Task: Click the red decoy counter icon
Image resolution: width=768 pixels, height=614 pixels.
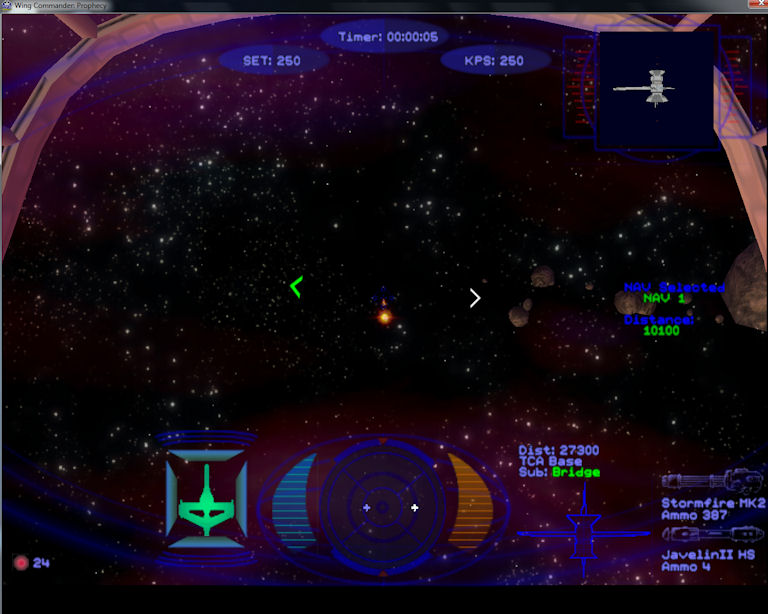Action: pyautogui.click(x=20, y=562)
